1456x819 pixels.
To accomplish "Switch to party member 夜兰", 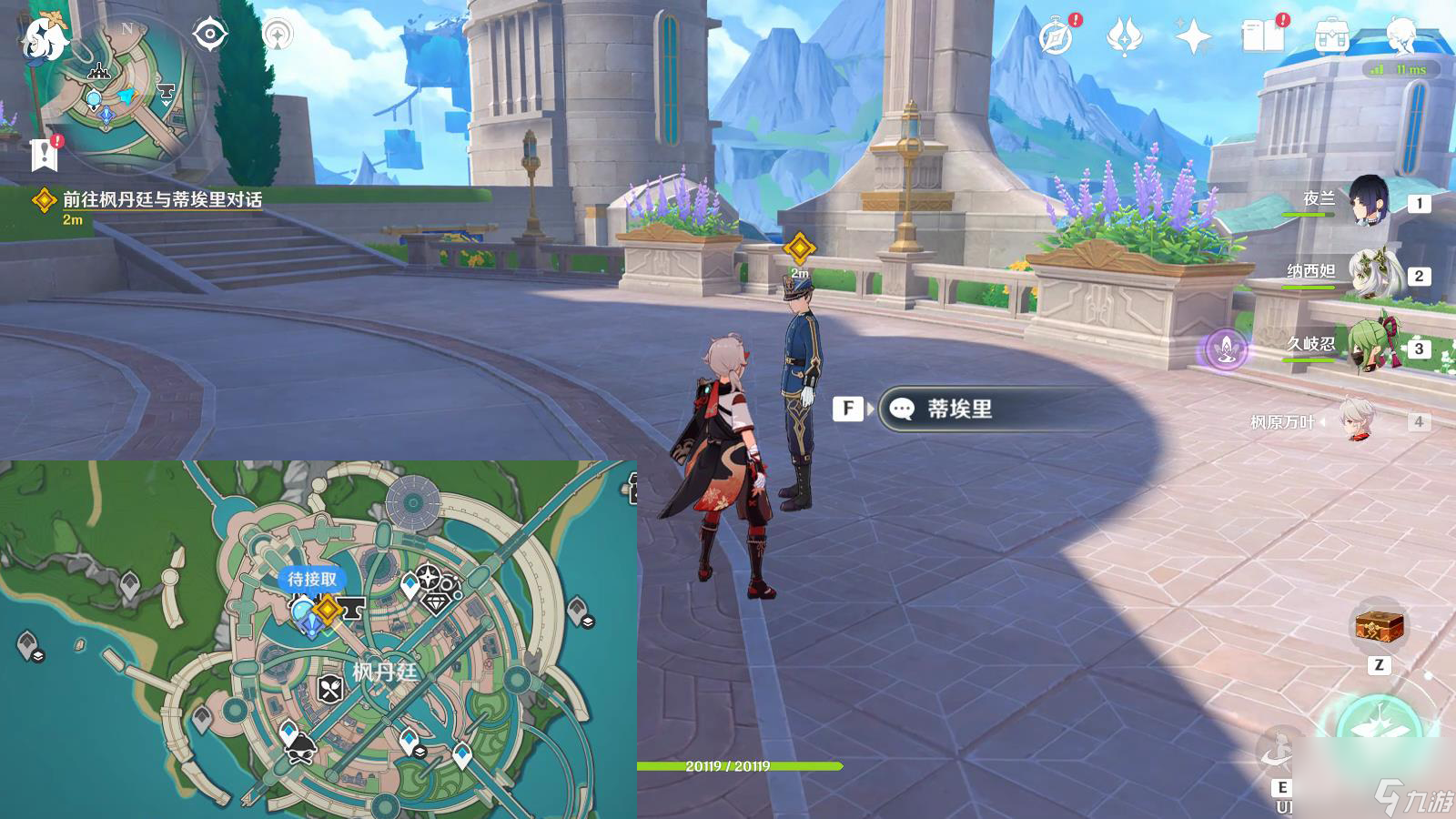I will point(1368,200).
